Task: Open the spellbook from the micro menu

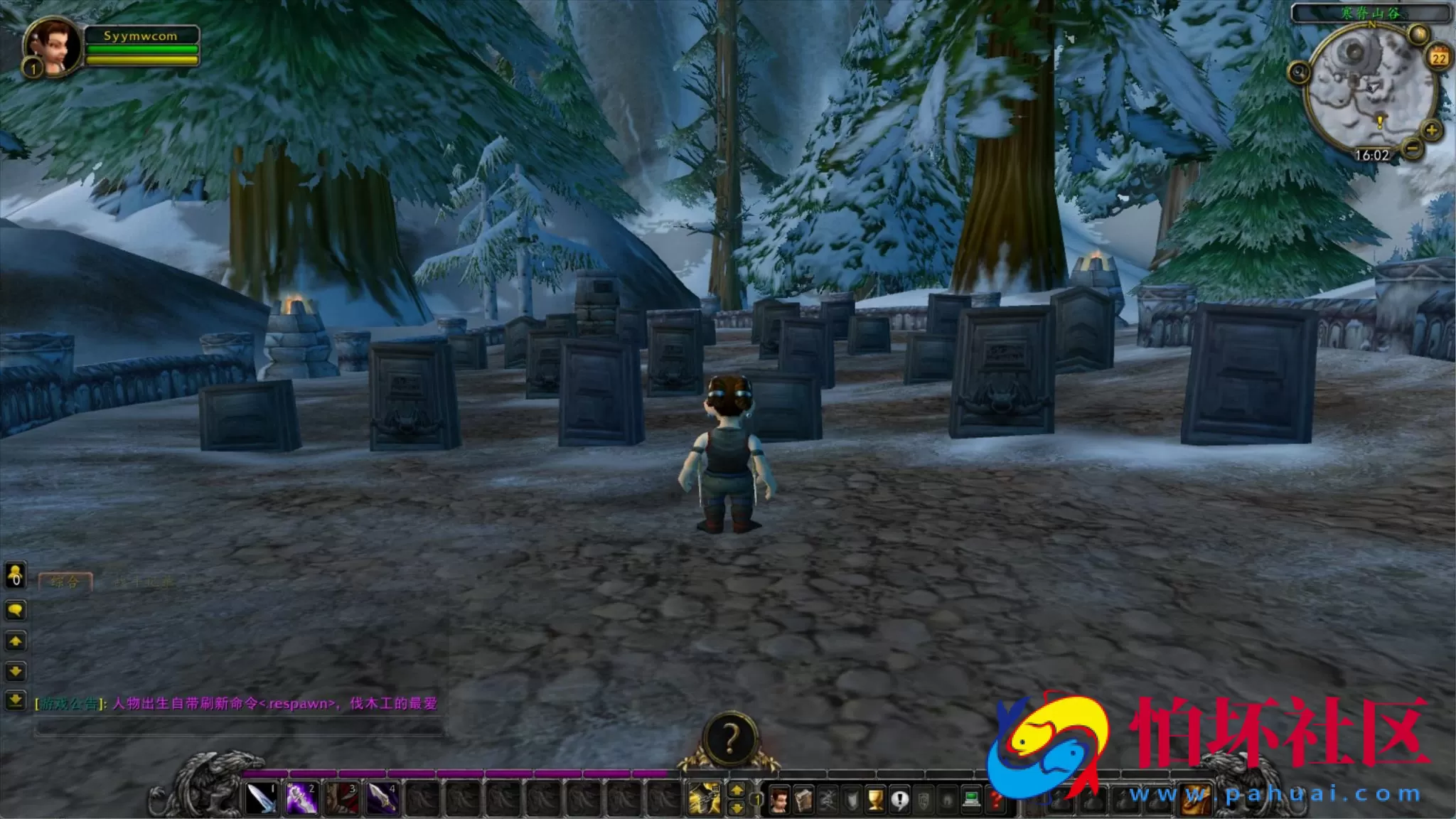Action: [803, 799]
